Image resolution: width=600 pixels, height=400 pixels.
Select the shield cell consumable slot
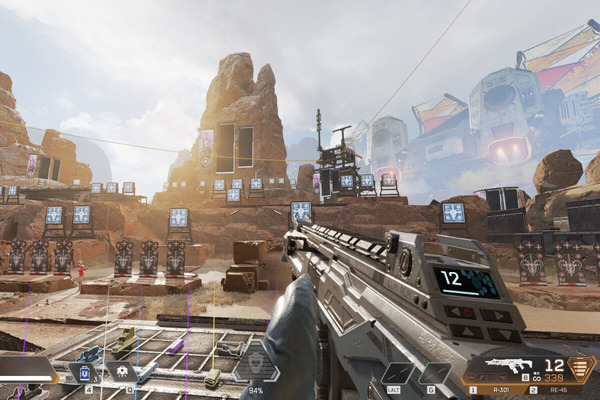coord(85,373)
